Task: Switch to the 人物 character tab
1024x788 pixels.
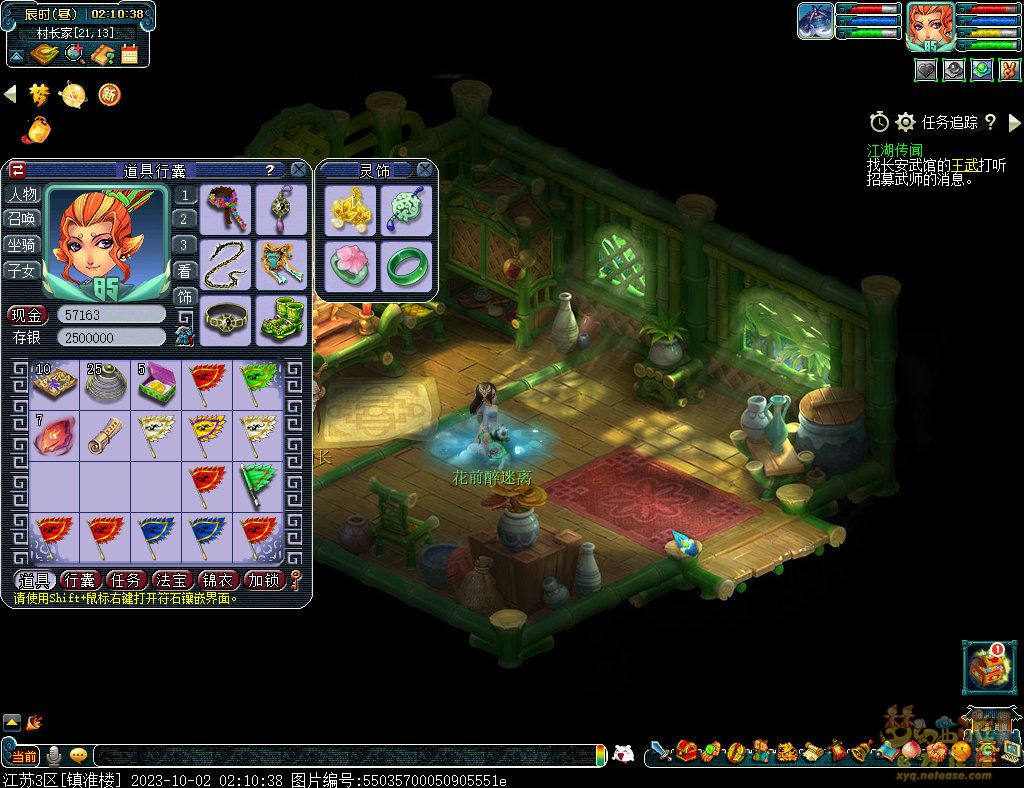Action: (x=22, y=194)
